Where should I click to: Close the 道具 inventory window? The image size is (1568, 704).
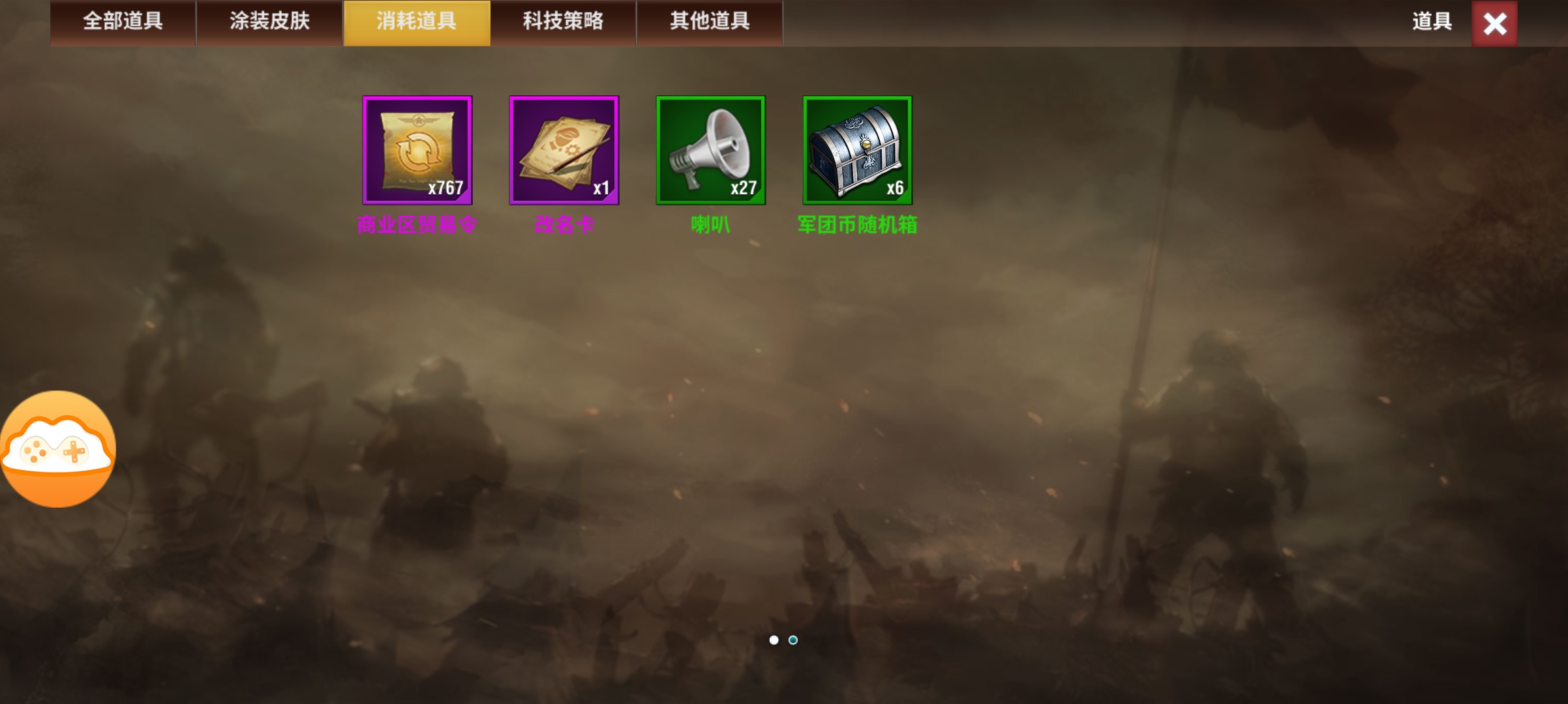tap(1494, 23)
